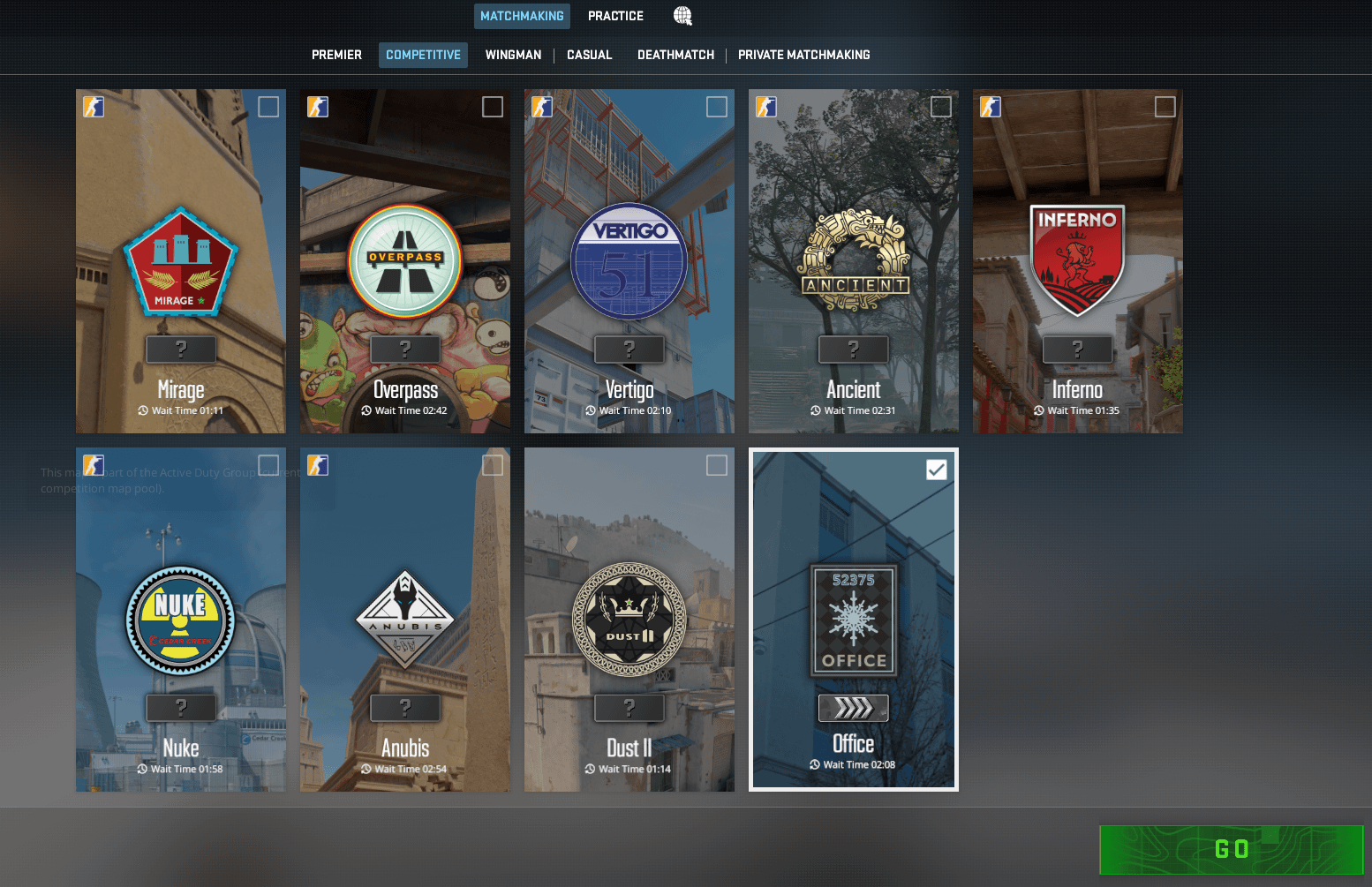Click the question mark button under Anubis

[x=404, y=707]
